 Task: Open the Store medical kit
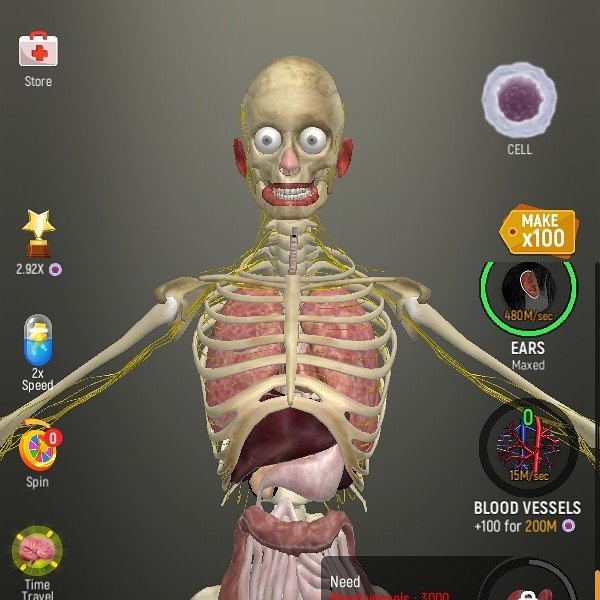point(38,50)
